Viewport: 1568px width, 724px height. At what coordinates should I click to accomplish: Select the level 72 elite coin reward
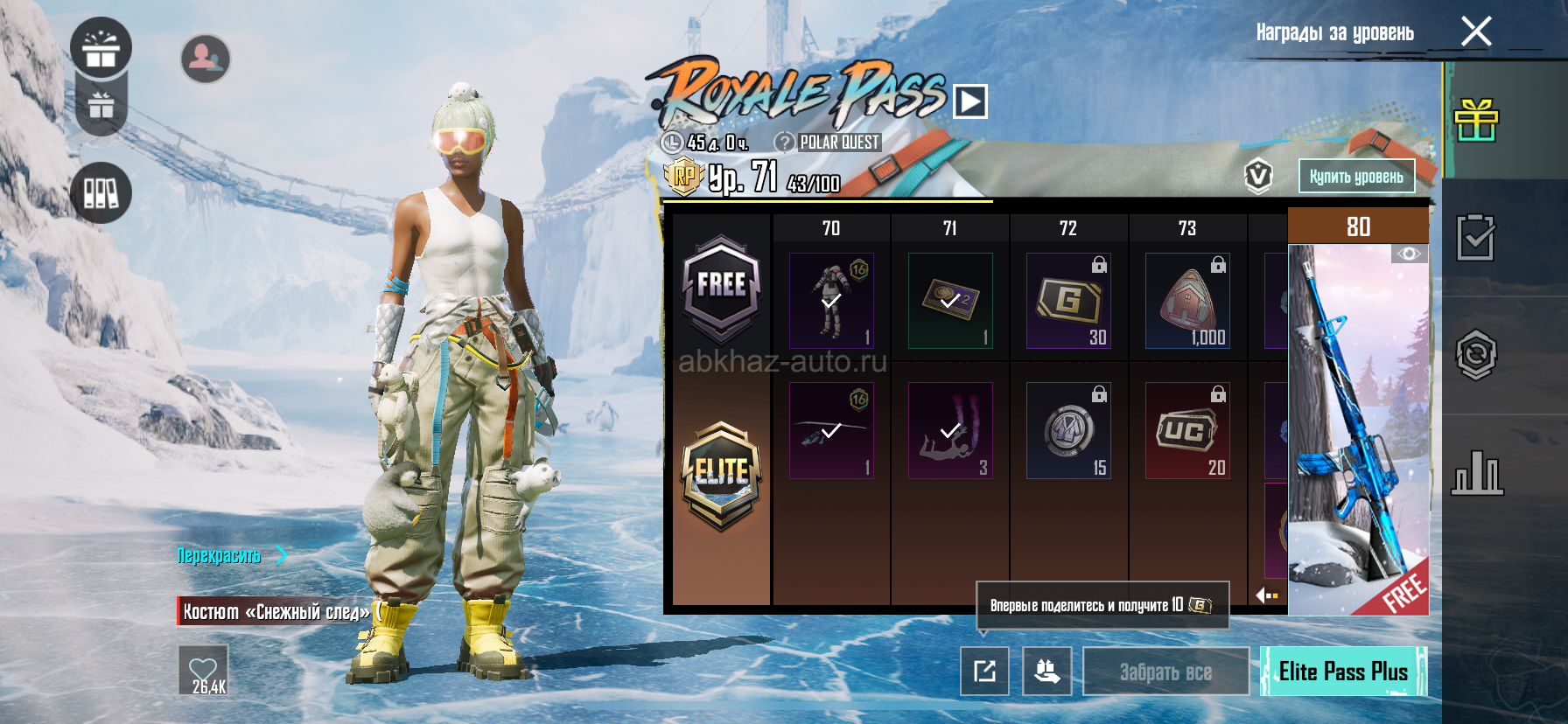1068,430
